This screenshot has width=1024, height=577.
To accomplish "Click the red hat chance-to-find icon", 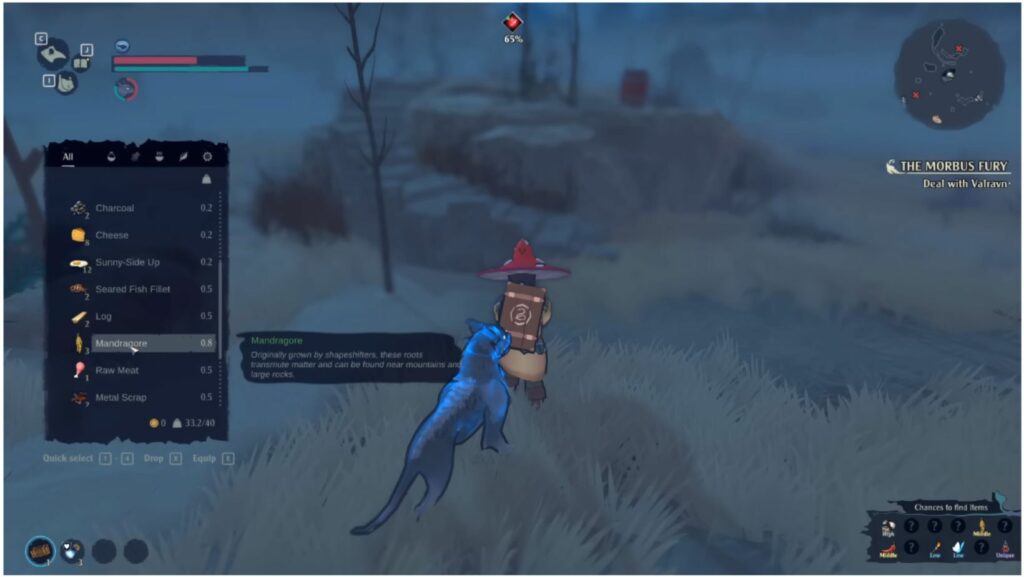I will tap(887, 547).
